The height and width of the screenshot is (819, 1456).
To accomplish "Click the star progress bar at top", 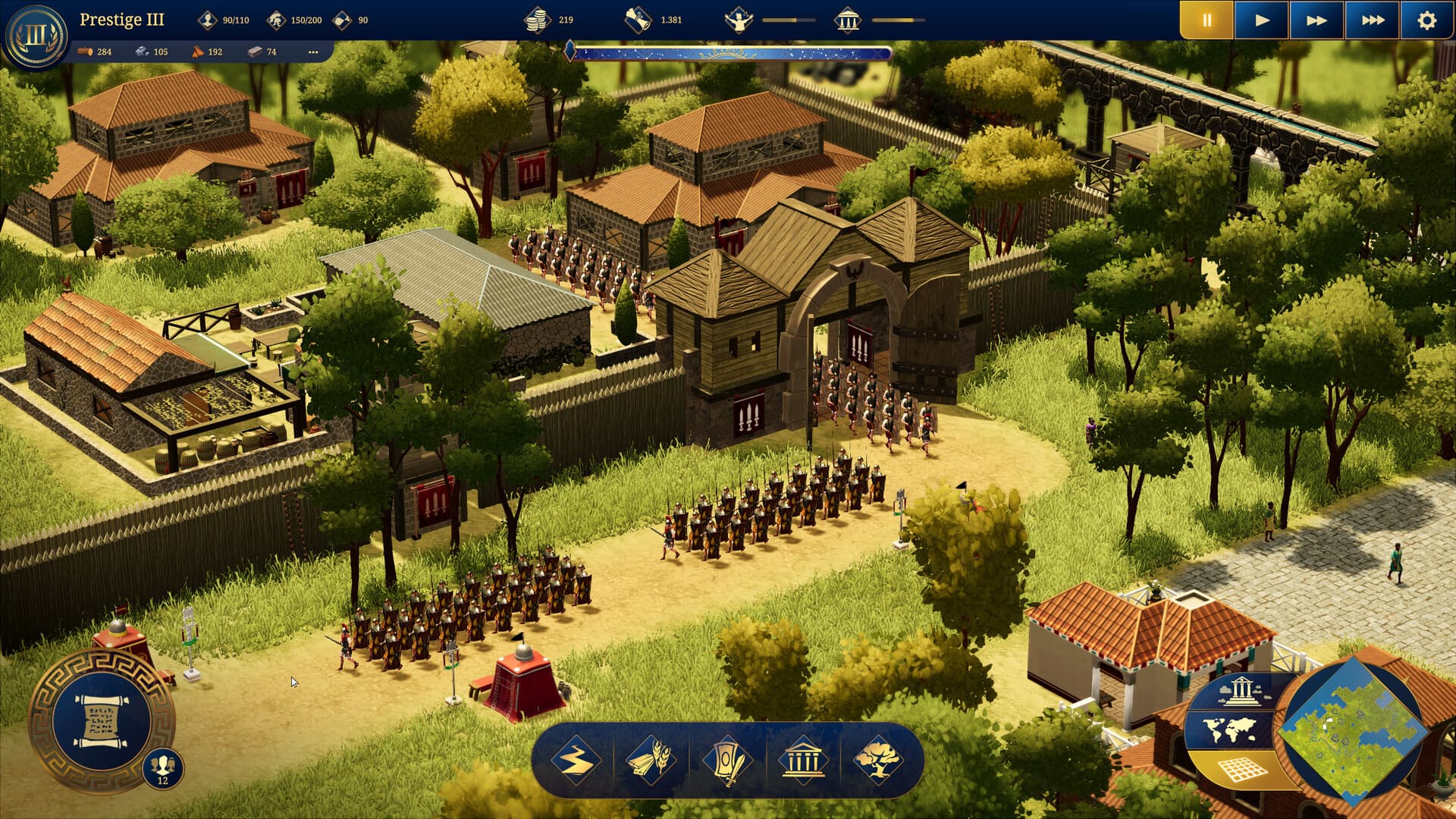I will (x=728, y=53).
